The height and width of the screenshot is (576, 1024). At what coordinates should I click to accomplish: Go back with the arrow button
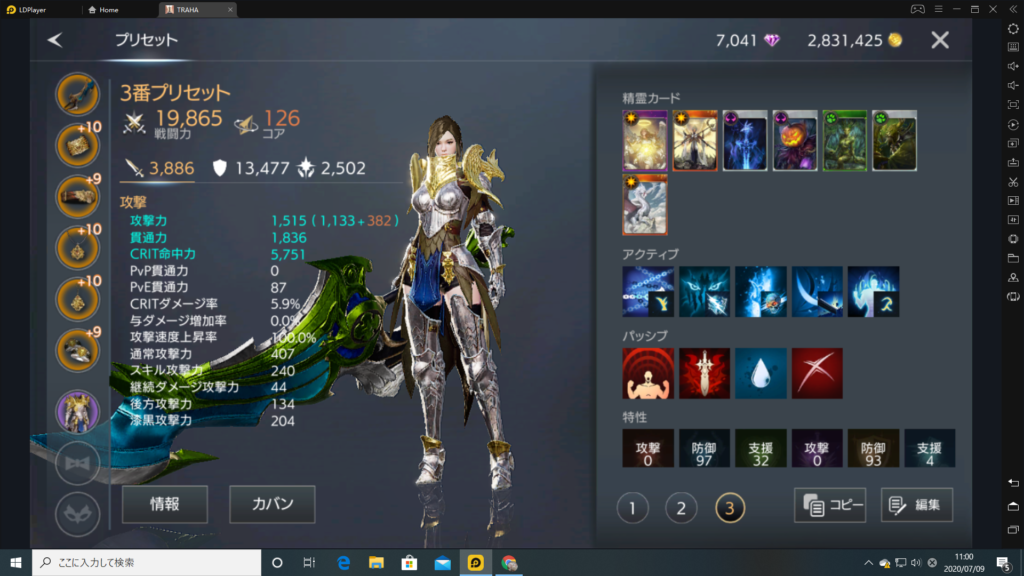[x=55, y=40]
